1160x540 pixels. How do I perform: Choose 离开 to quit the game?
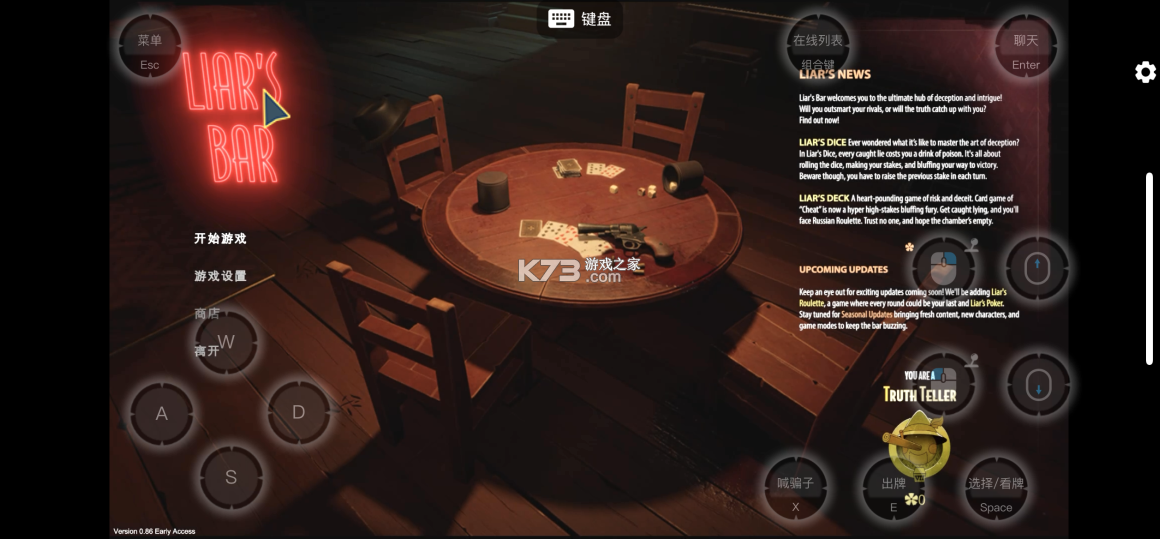[x=207, y=351]
